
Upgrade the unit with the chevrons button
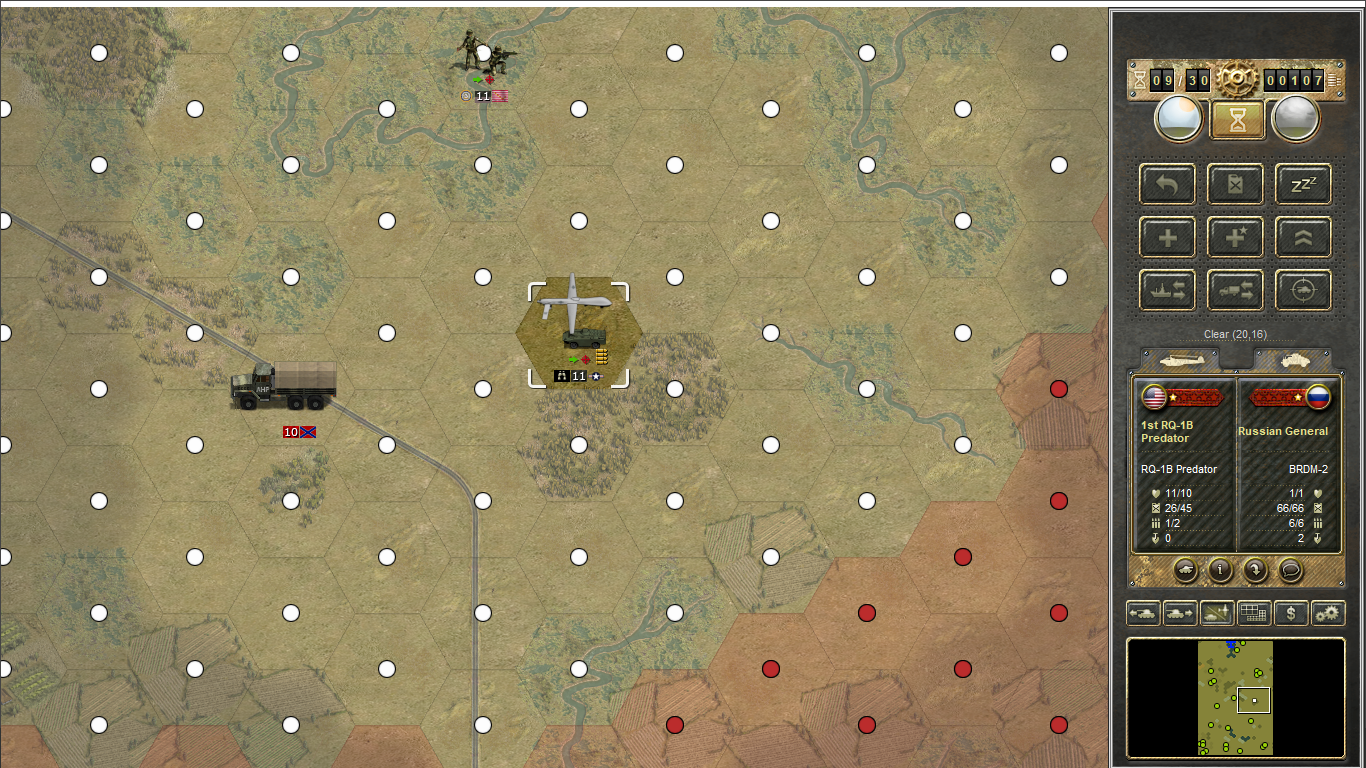pos(1303,237)
